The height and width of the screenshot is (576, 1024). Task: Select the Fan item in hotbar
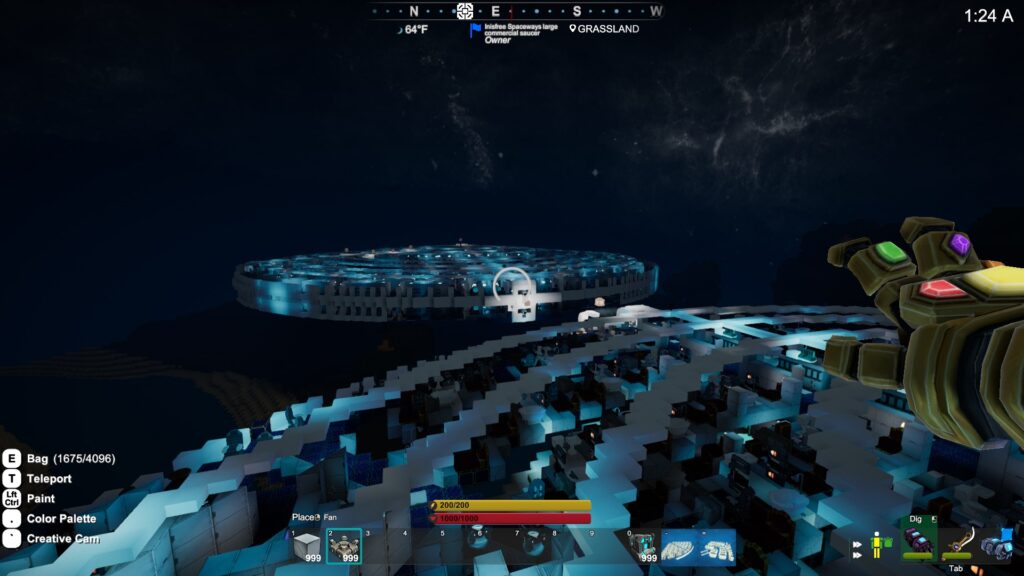pos(344,546)
